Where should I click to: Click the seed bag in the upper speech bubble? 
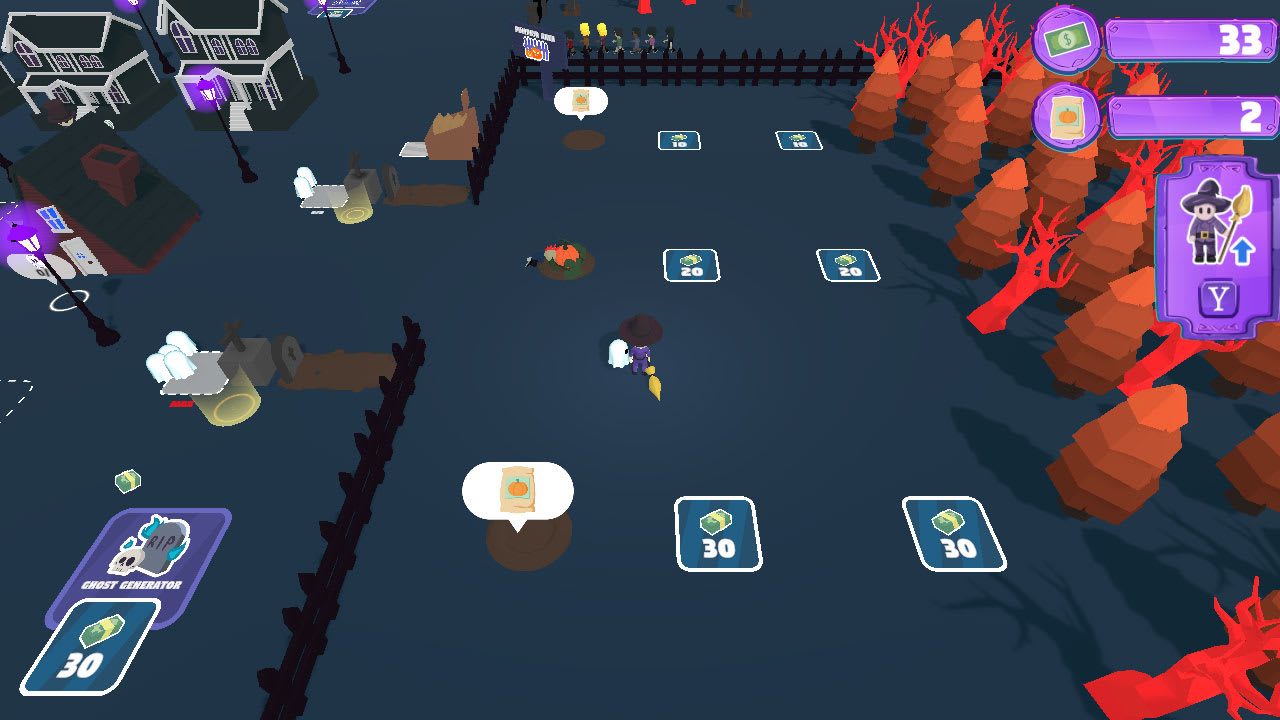tap(580, 101)
